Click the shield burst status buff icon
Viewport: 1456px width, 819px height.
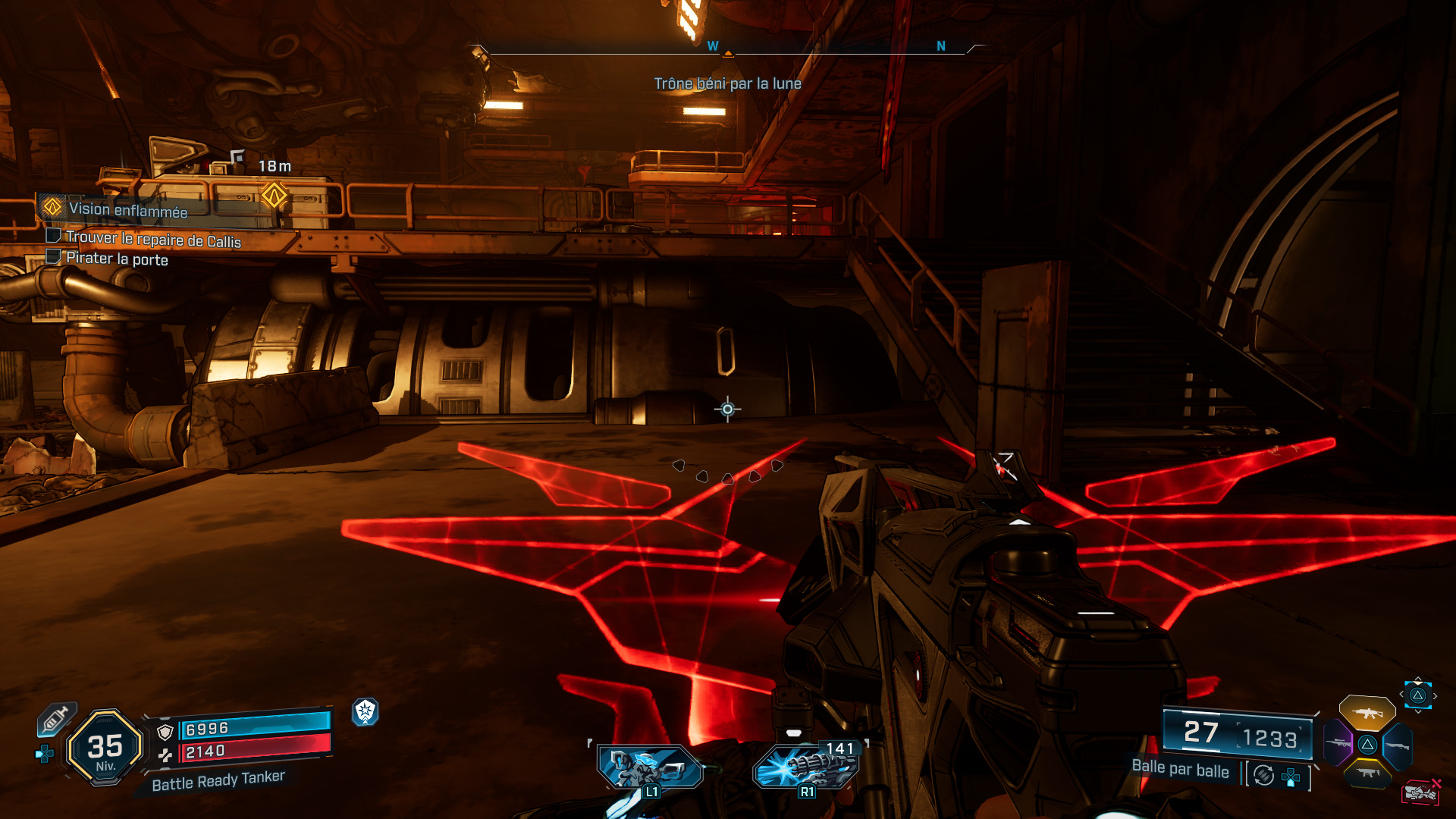click(366, 711)
